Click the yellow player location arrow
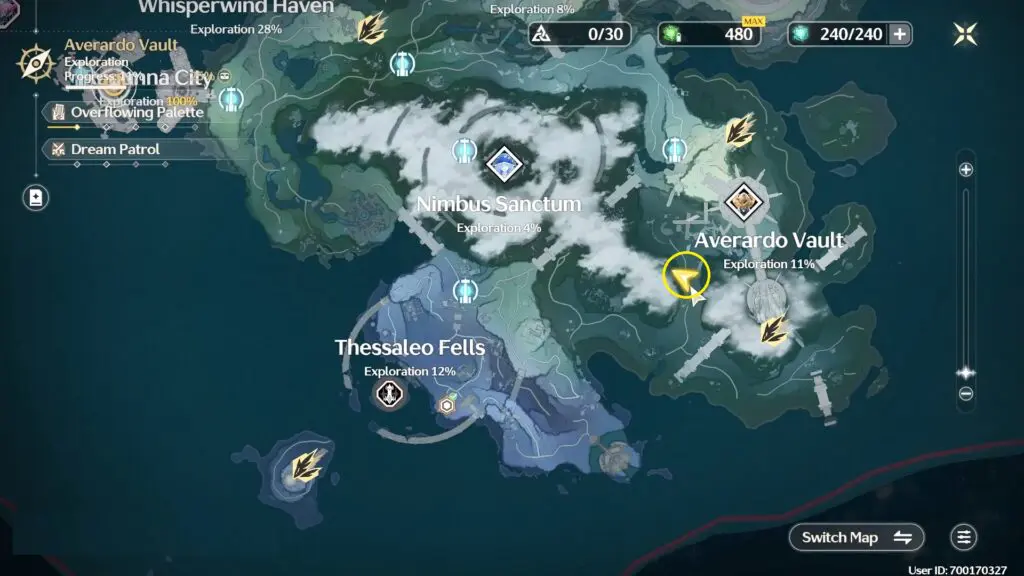The height and width of the screenshot is (576, 1024). (x=685, y=277)
